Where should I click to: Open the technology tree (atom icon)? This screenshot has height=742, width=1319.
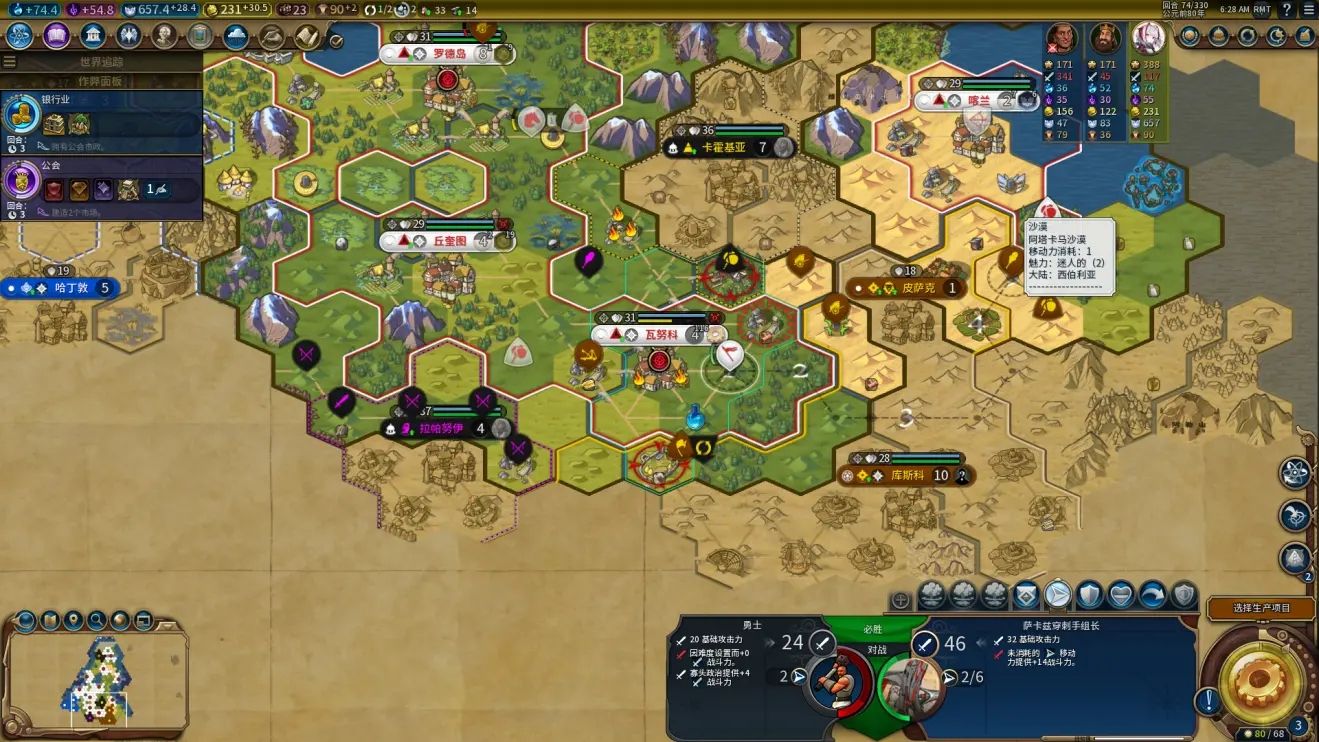[20, 36]
